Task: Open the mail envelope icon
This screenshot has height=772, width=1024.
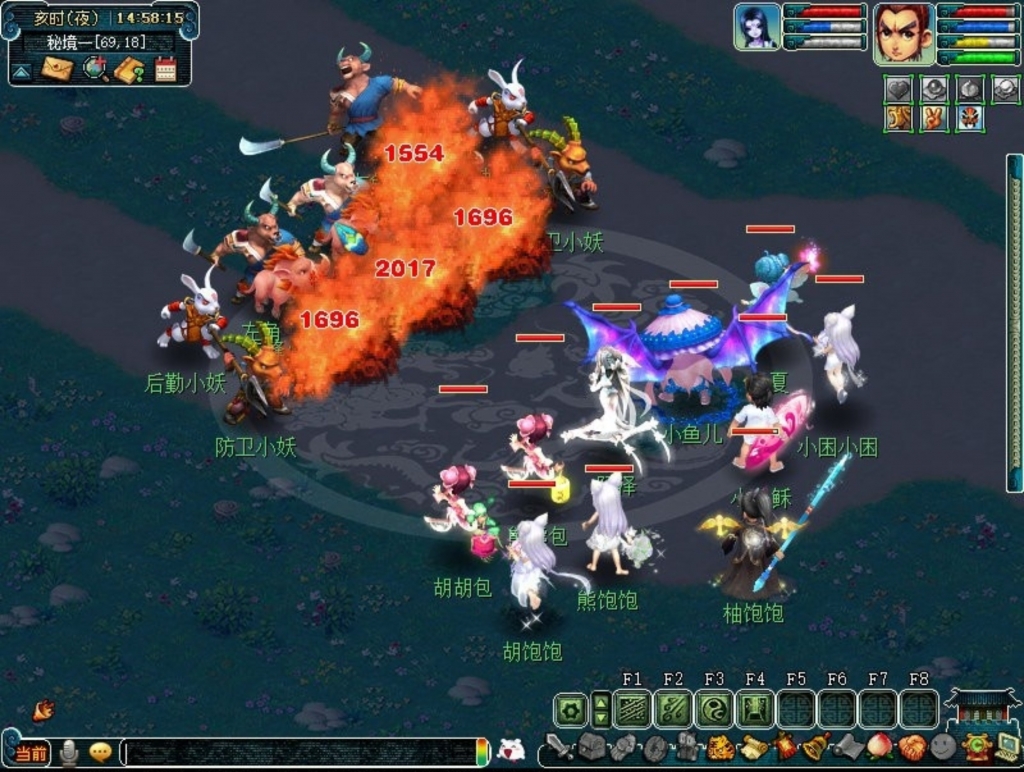Action: pos(57,69)
